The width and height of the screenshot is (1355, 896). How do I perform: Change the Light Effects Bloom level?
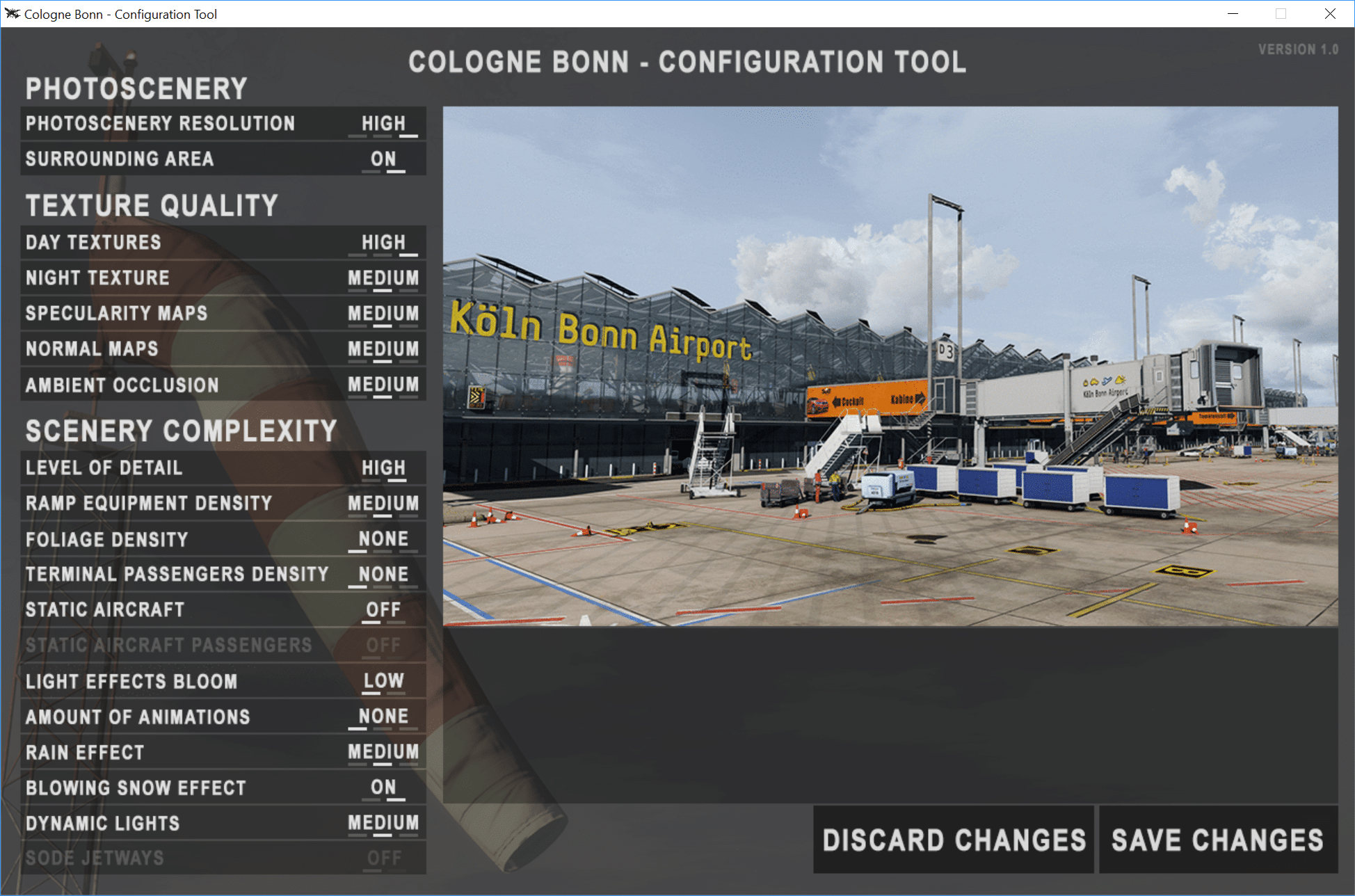pos(383,681)
